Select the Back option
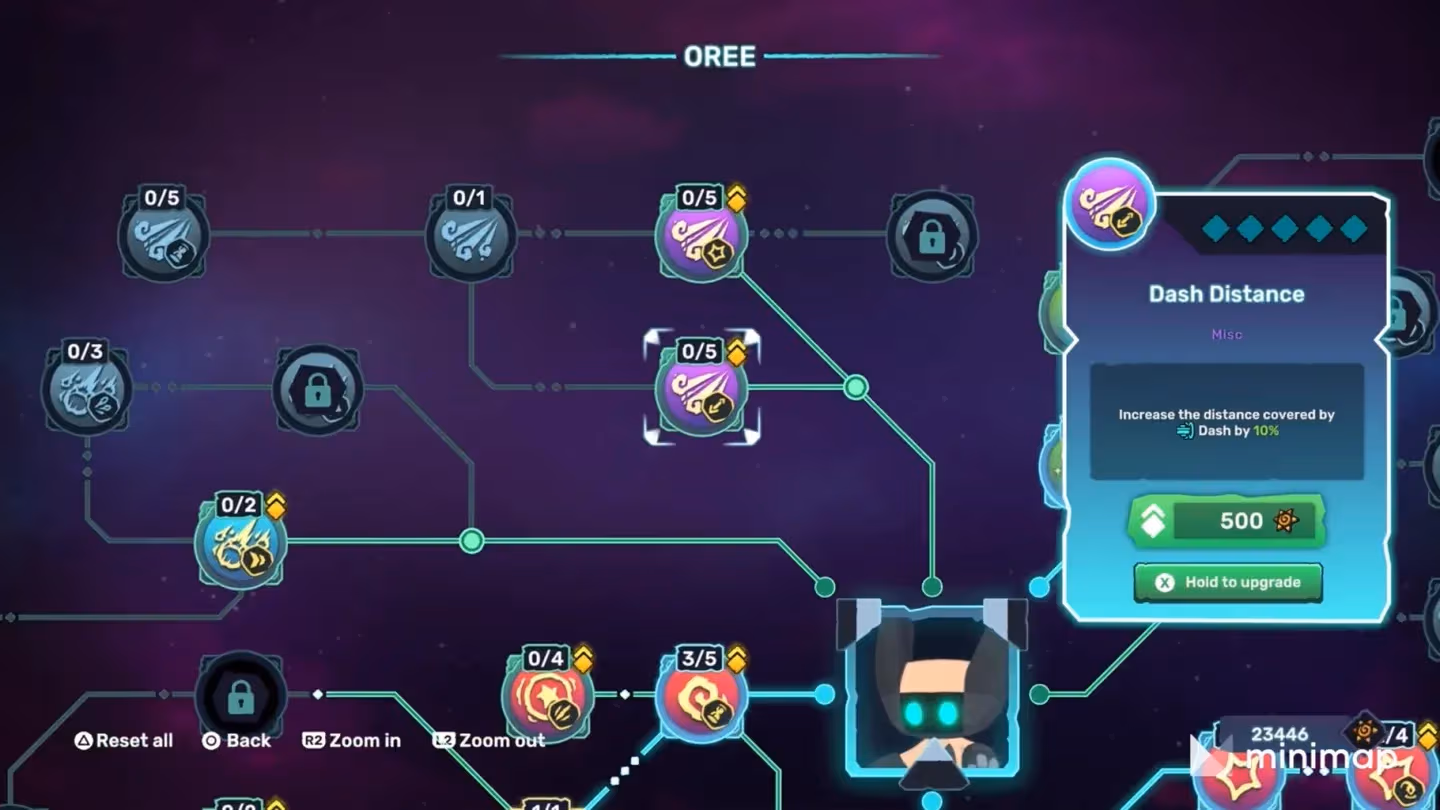The image size is (1440, 810). pyautogui.click(x=238, y=741)
